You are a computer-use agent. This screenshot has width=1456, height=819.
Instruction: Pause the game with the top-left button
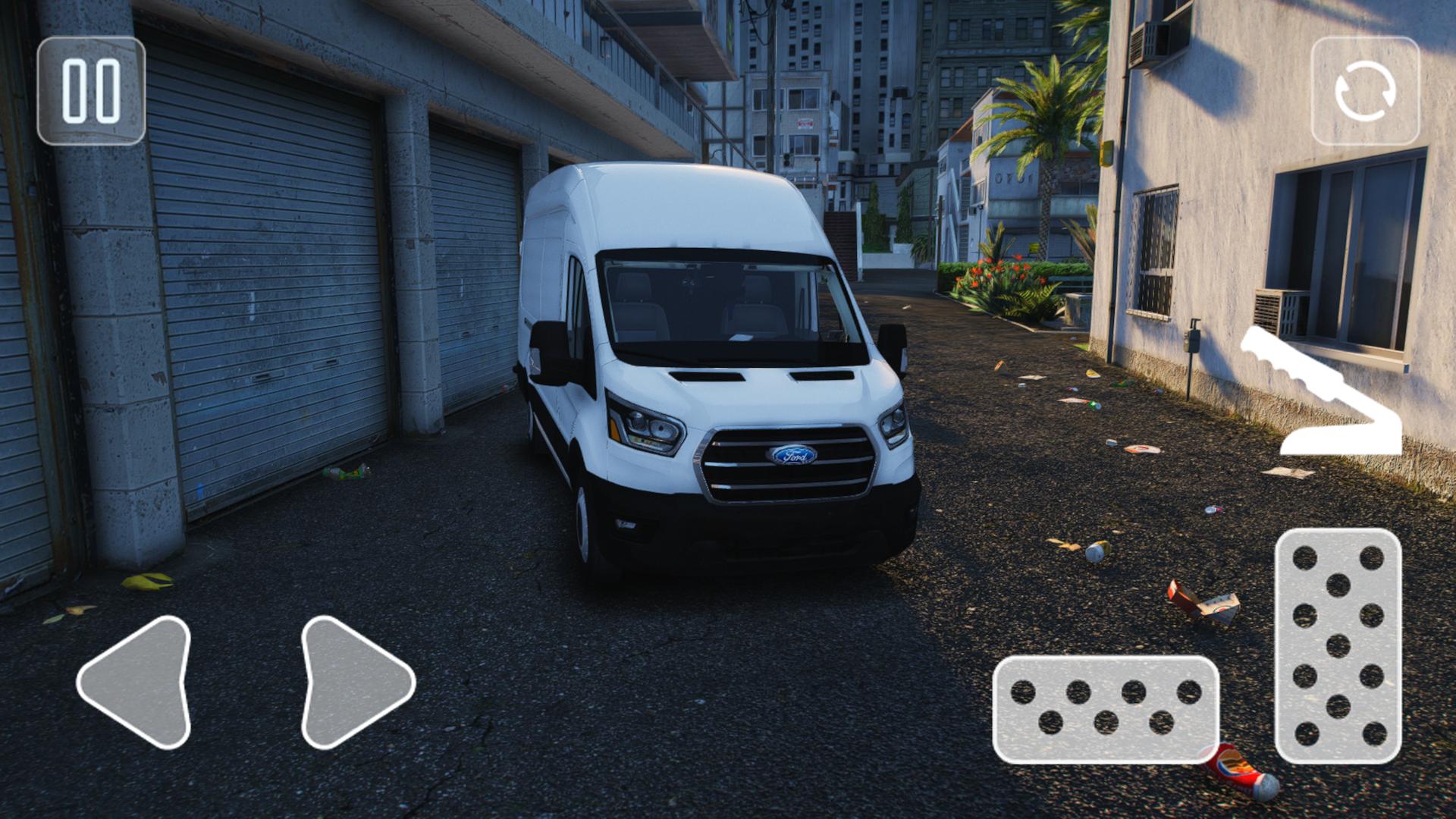click(x=91, y=91)
